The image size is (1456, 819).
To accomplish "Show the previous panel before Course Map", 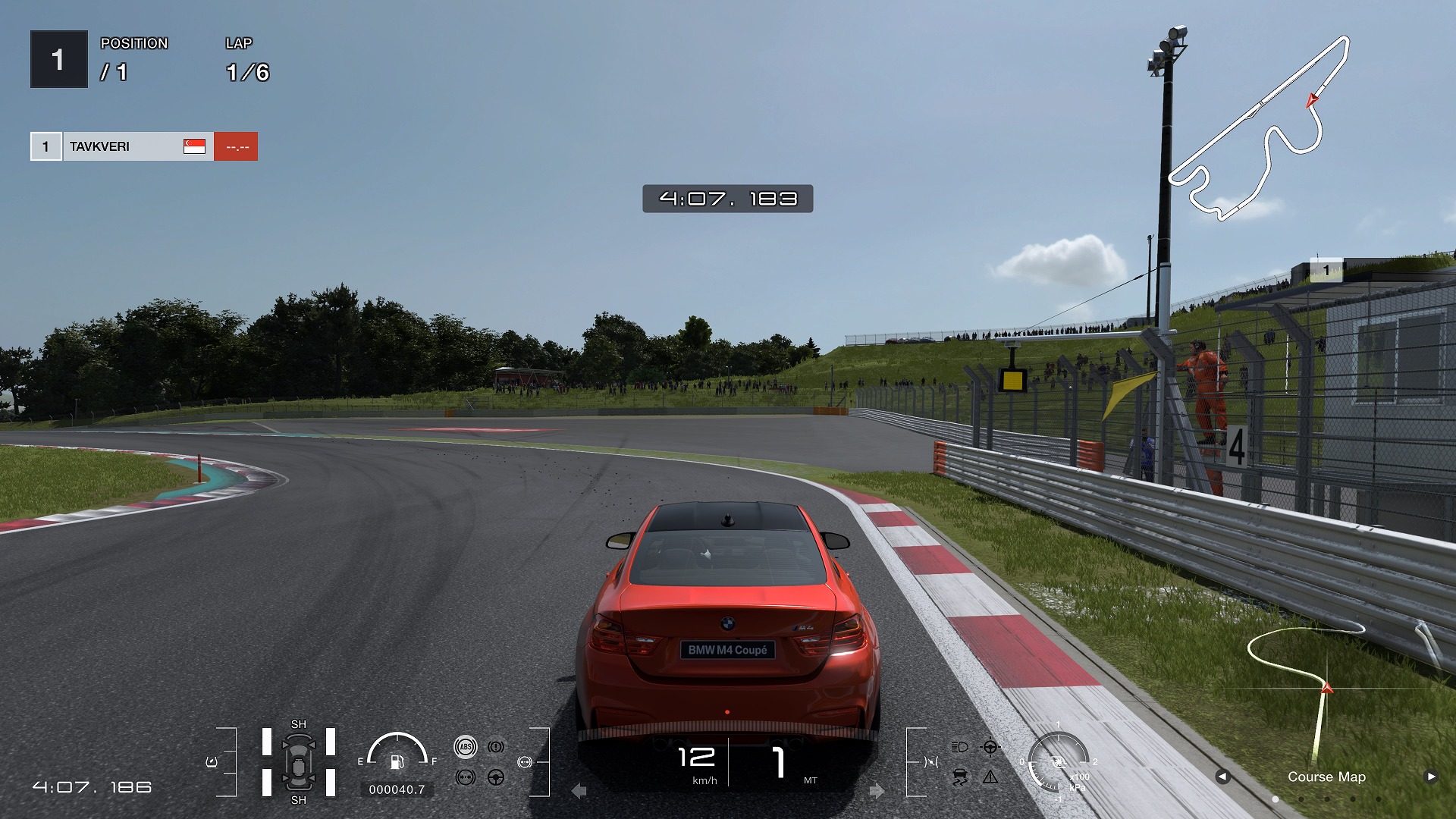I will coord(1222,776).
